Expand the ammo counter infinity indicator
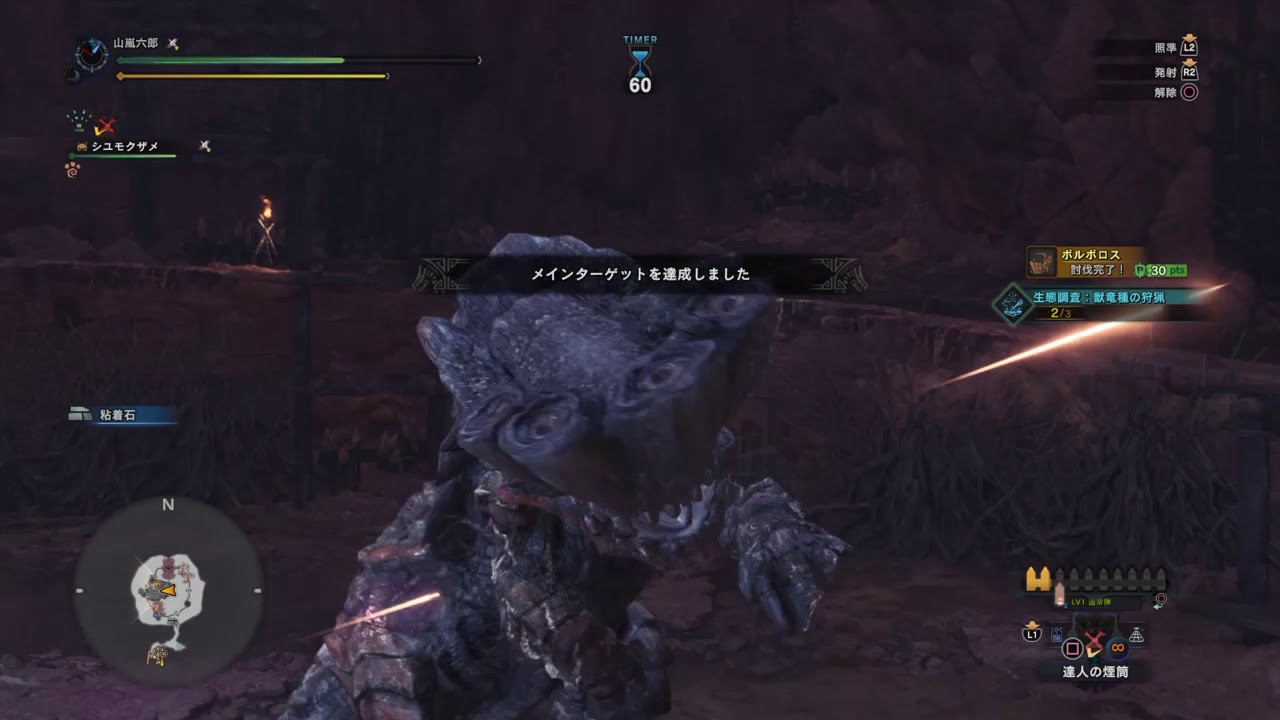Viewport: 1280px width, 720px height. 1116,647
